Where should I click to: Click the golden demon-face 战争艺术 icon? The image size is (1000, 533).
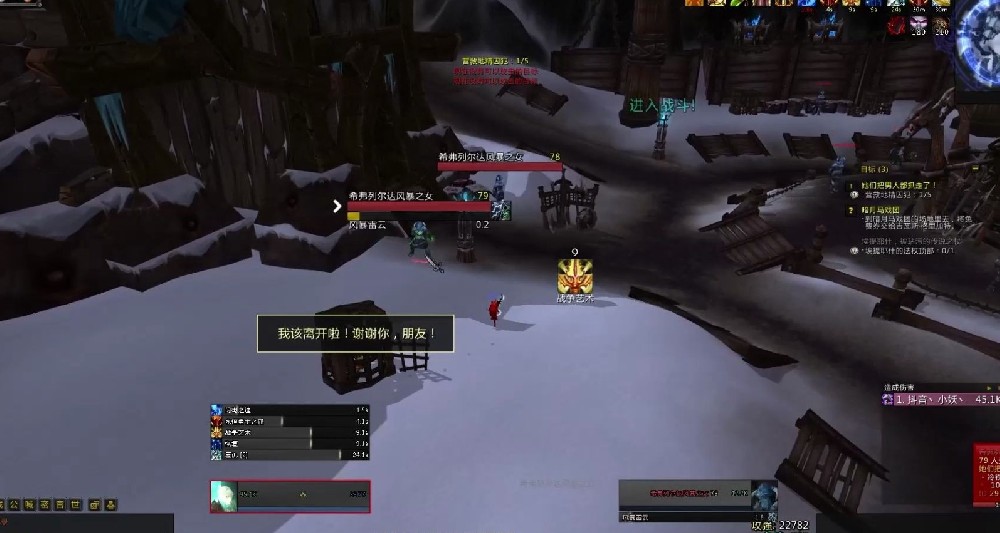pos(575,274)
